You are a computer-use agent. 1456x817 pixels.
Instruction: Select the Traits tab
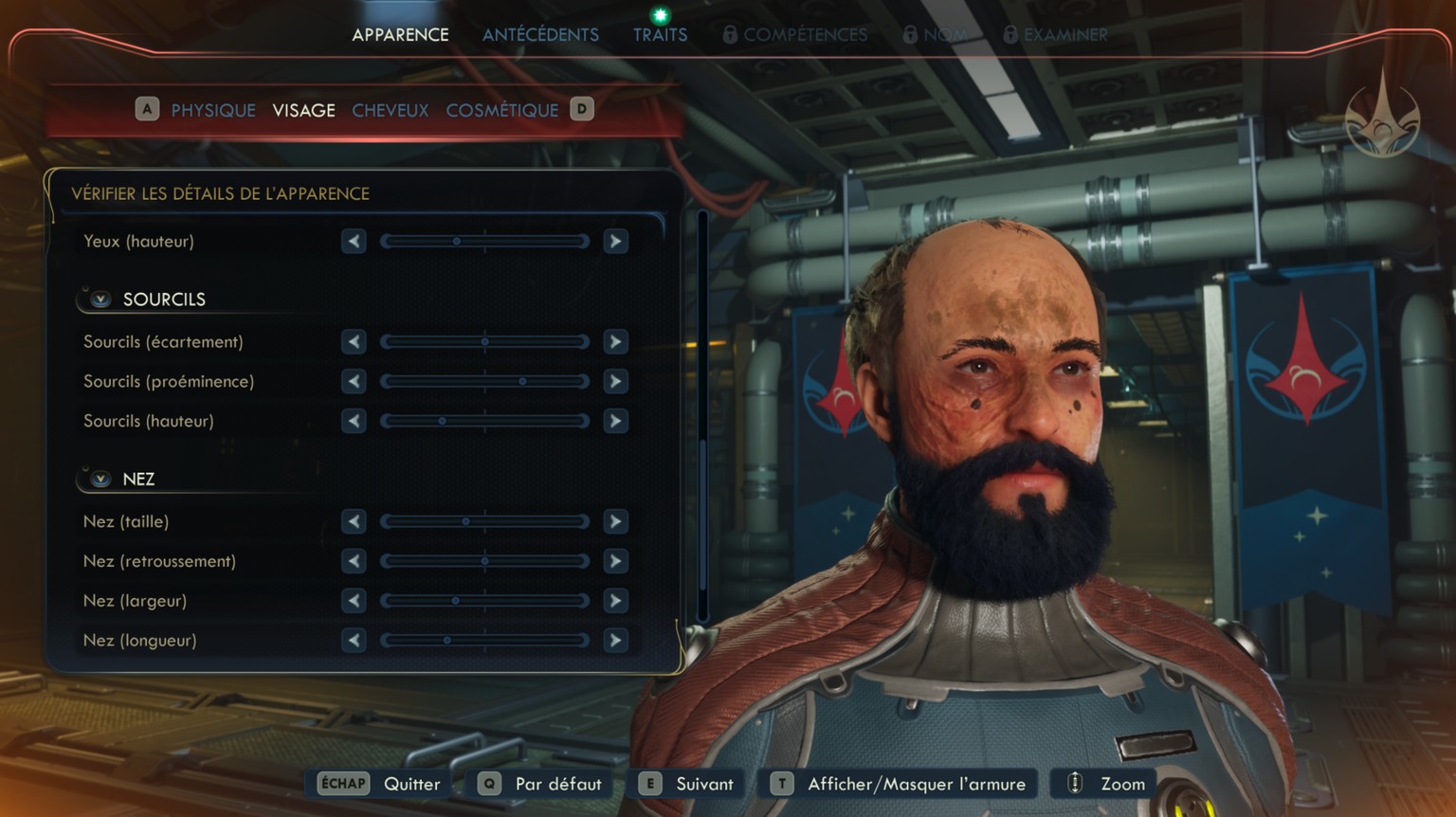[660, 34]
